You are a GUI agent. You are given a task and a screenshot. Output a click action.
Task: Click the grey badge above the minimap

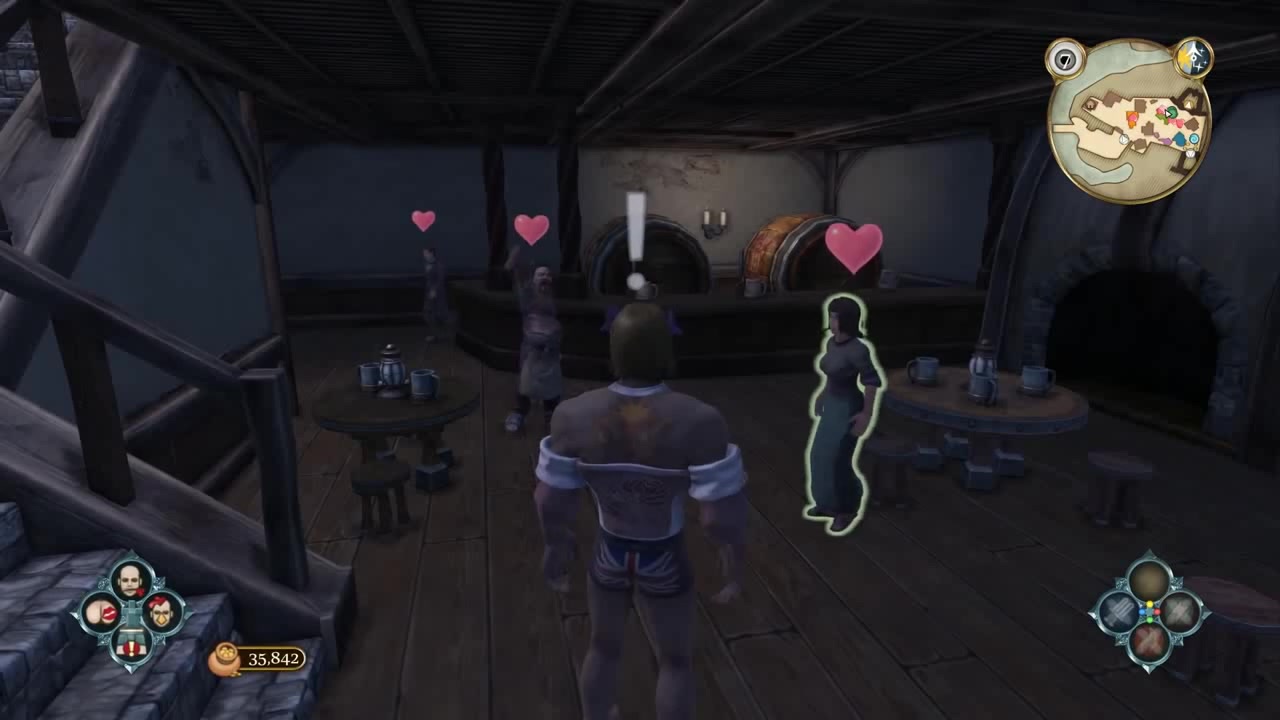coord(1065,58)
